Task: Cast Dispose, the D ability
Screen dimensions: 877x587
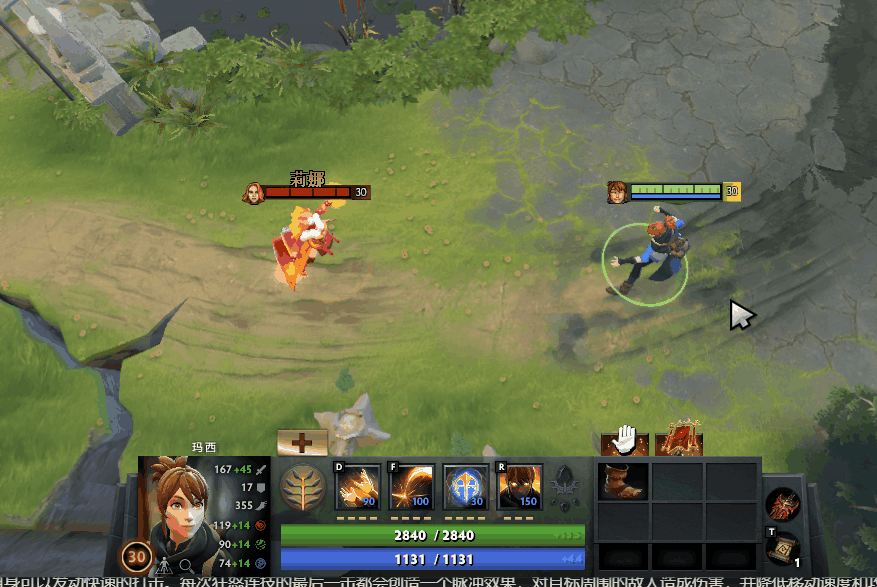Action: [357, 486]
